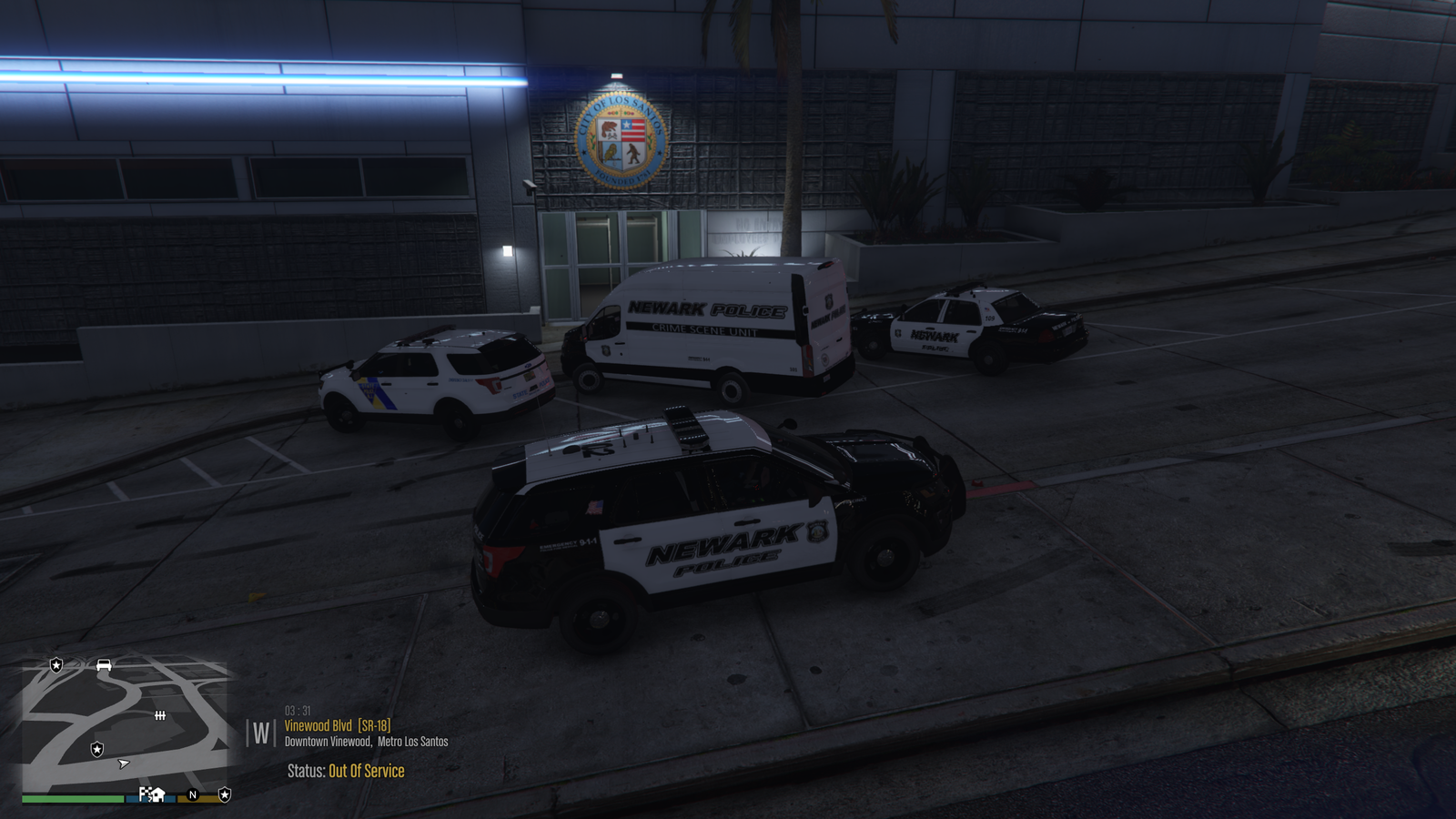This screenshot has height=819, width=1456.
Task: Click the star badge beside the stamina bar
Action: (225, 794)
